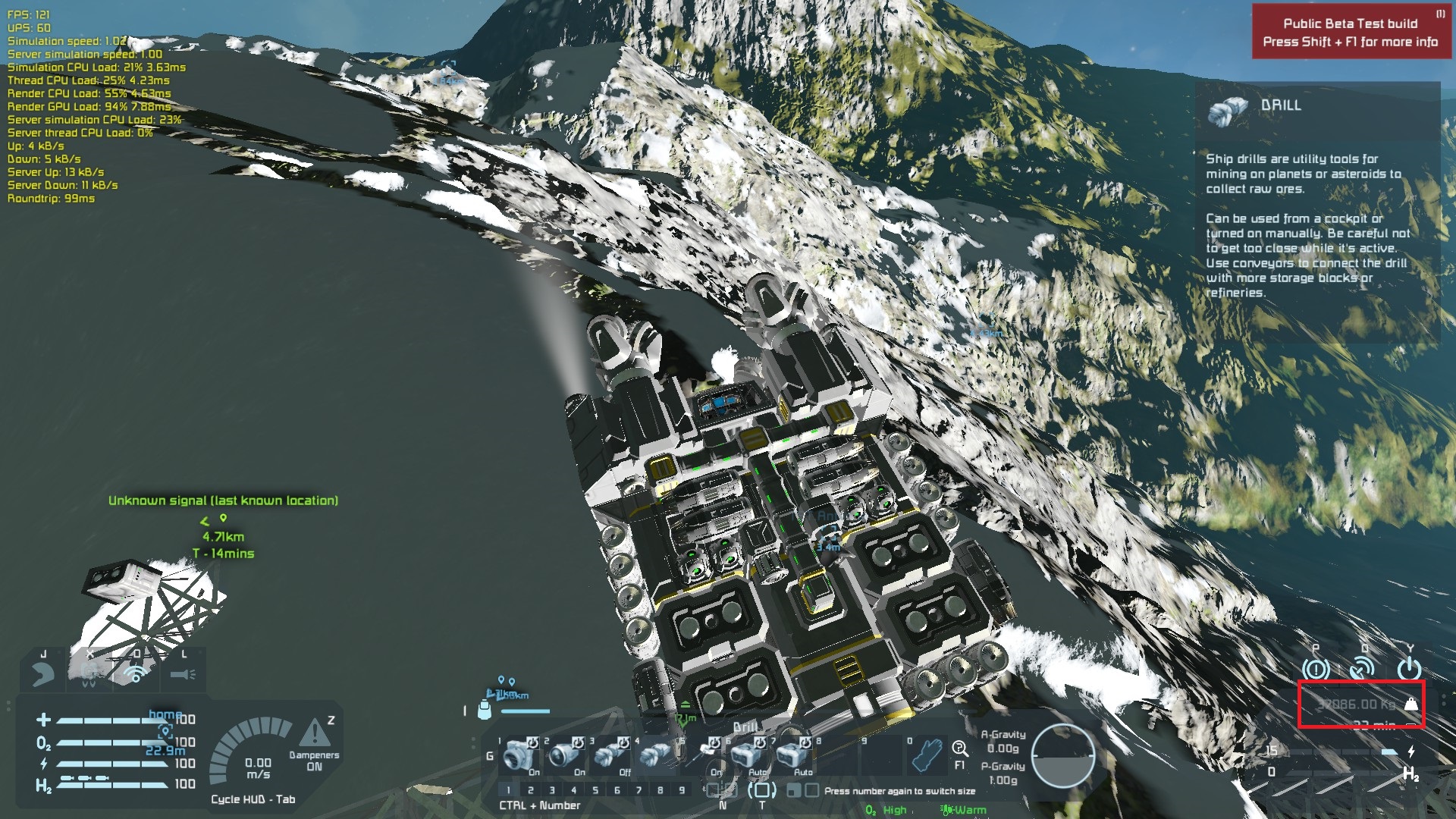Open the magnifier help icon

959,748
